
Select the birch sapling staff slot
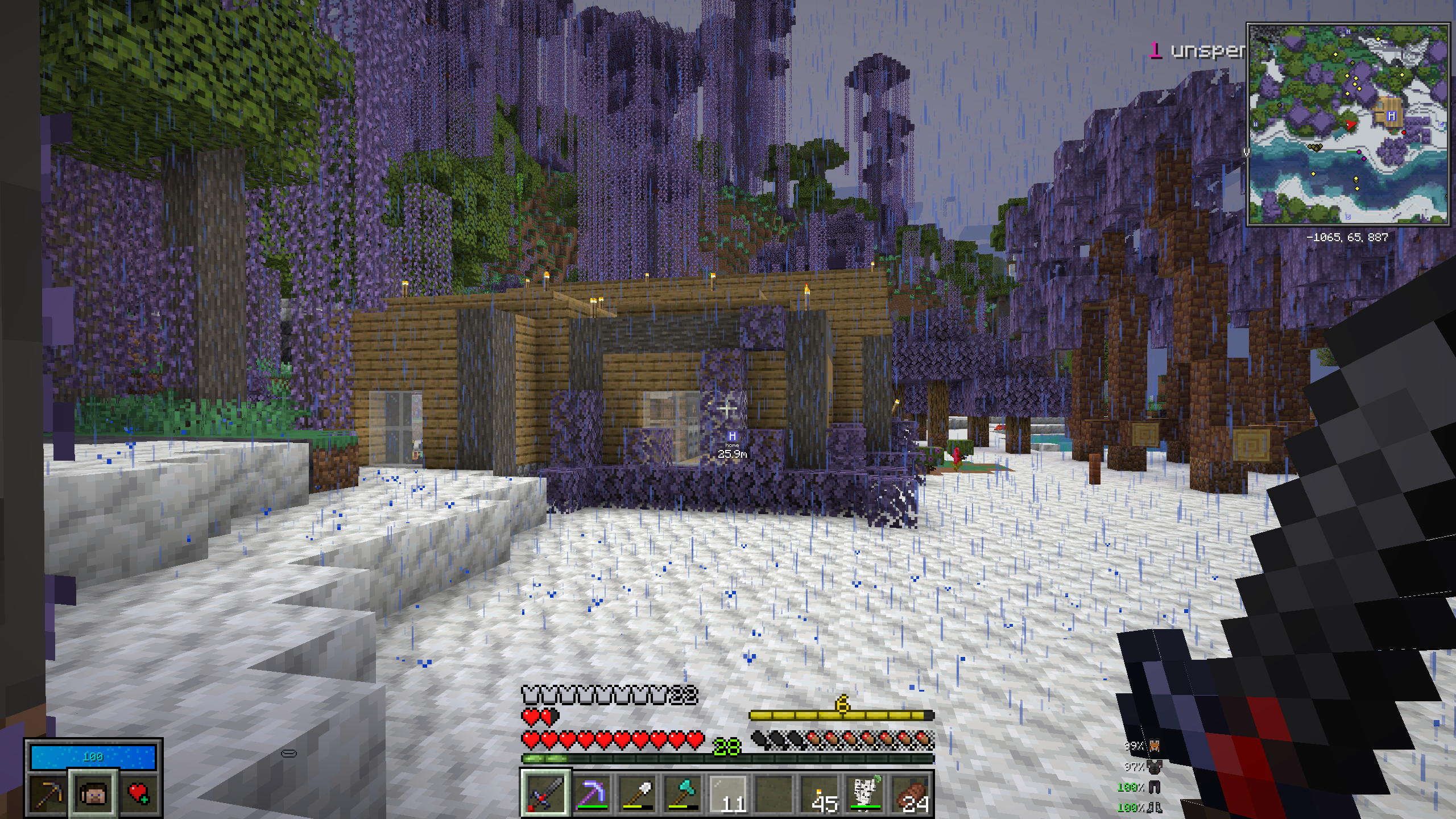[x=865, y=793]
